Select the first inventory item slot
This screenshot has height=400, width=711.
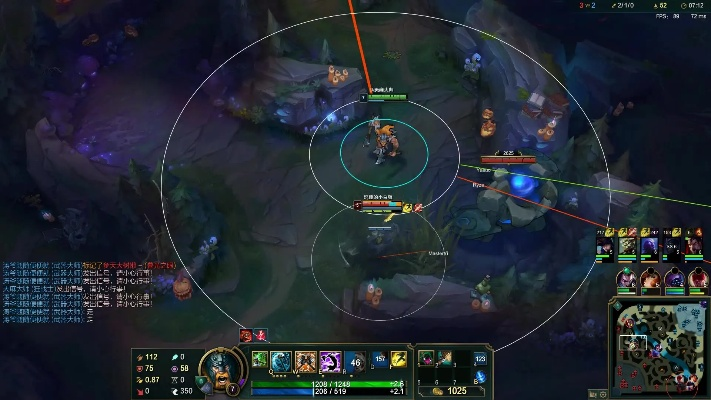(425, 358)
